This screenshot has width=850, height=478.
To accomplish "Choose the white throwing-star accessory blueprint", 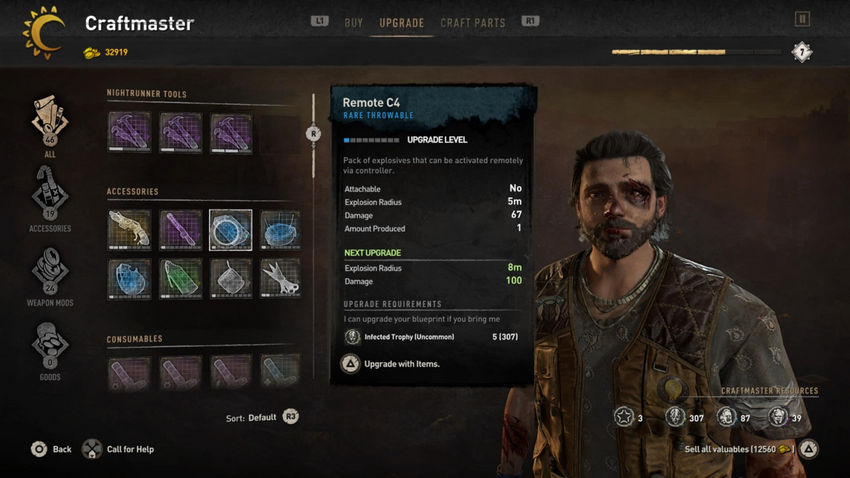I will point(280,278).
